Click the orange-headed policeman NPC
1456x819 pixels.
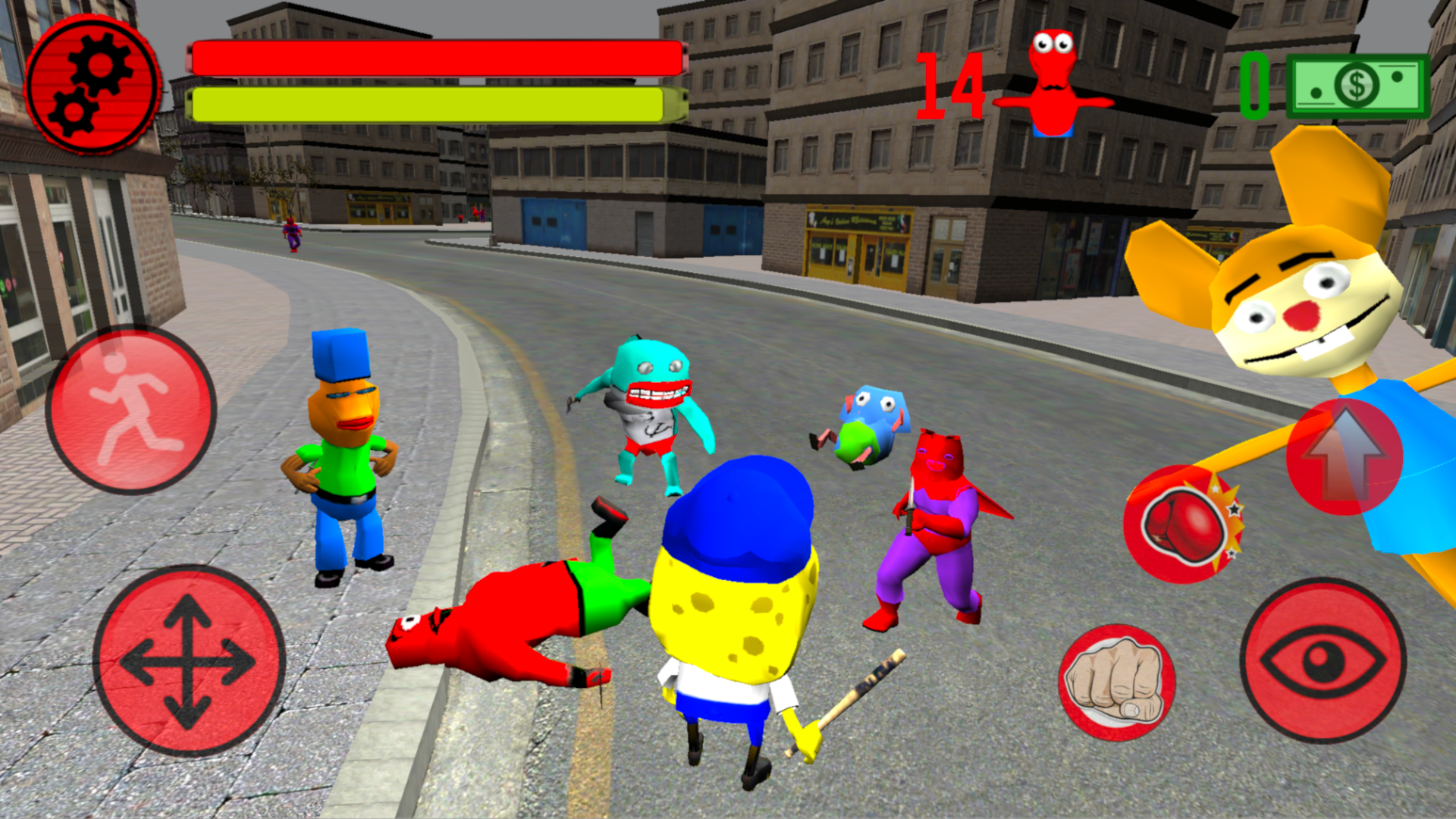tap(345, 447)
